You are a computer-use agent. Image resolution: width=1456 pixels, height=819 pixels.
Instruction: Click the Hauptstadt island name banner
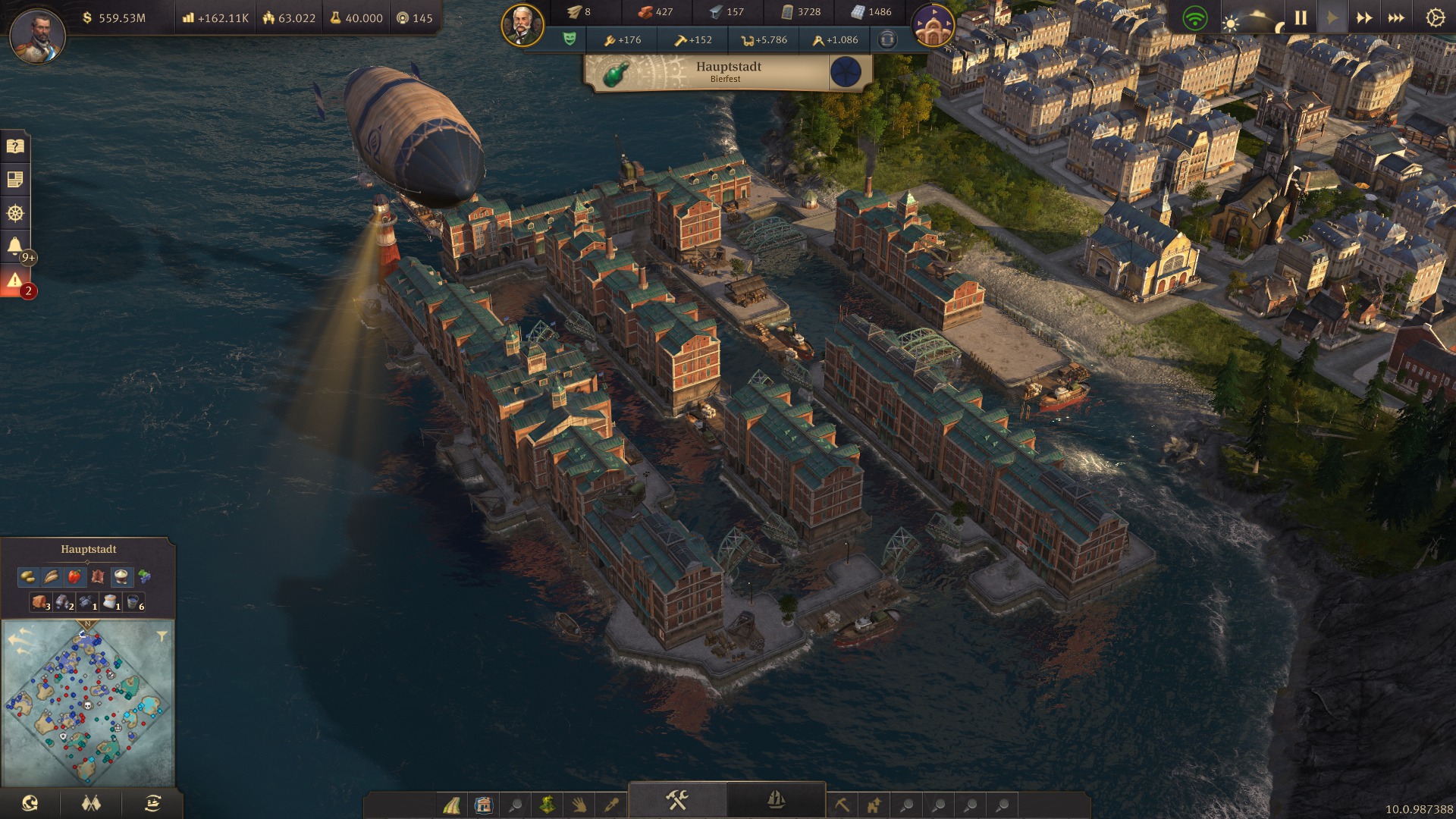pyautogui.click(x=728, y=71)
